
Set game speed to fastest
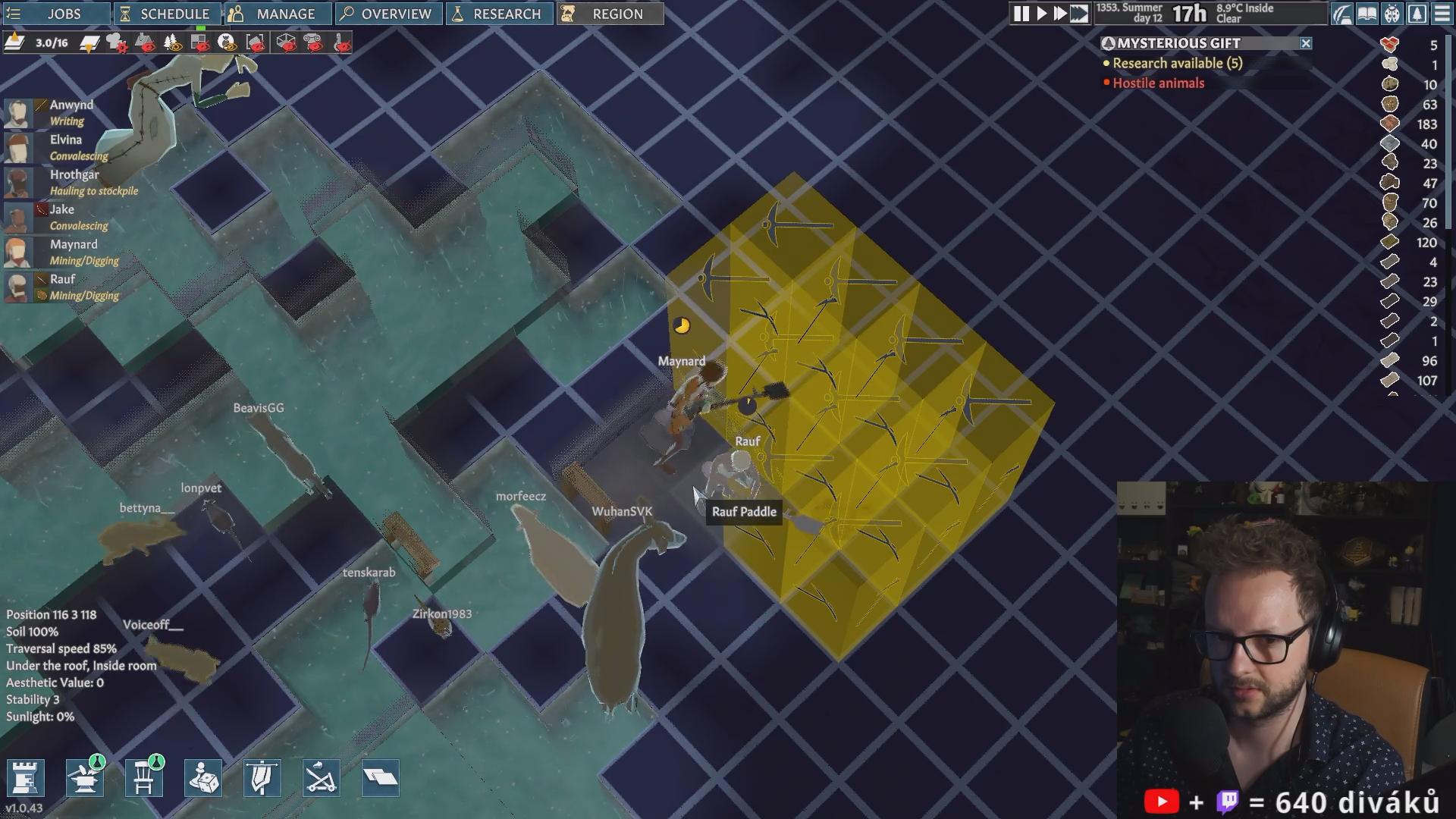tap(1079, 14)
